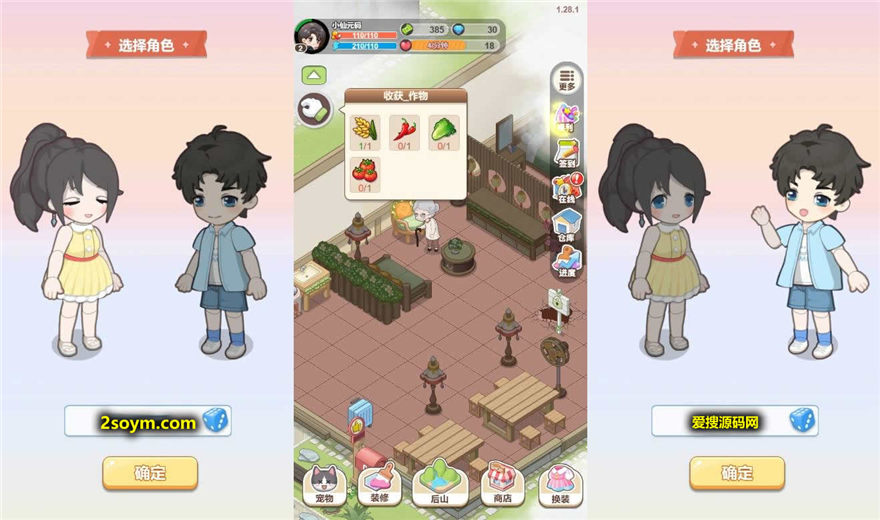The image size is (880, 520).
Task: Click the white glove harvest icon
Action: [314, 111]
